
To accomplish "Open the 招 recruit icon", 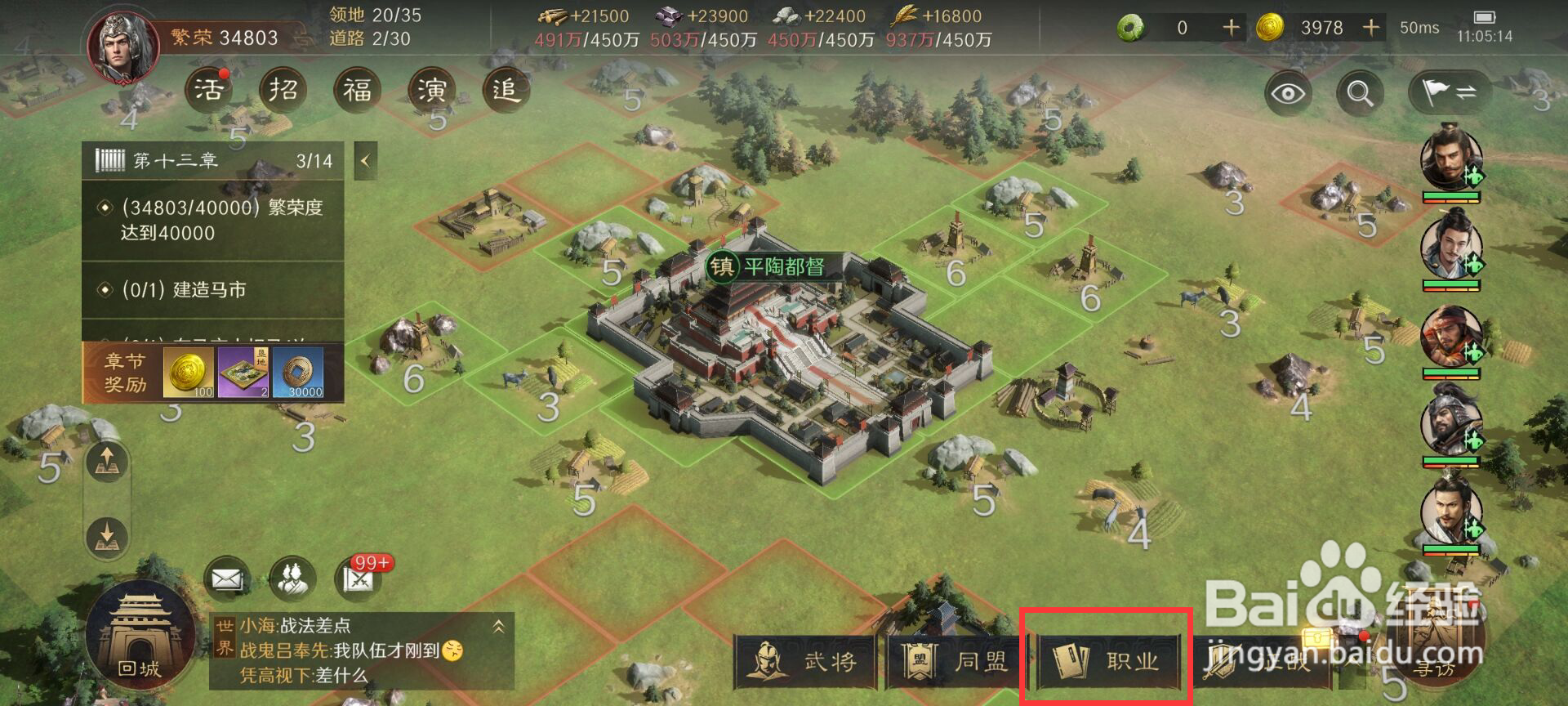I will point(283,89).
